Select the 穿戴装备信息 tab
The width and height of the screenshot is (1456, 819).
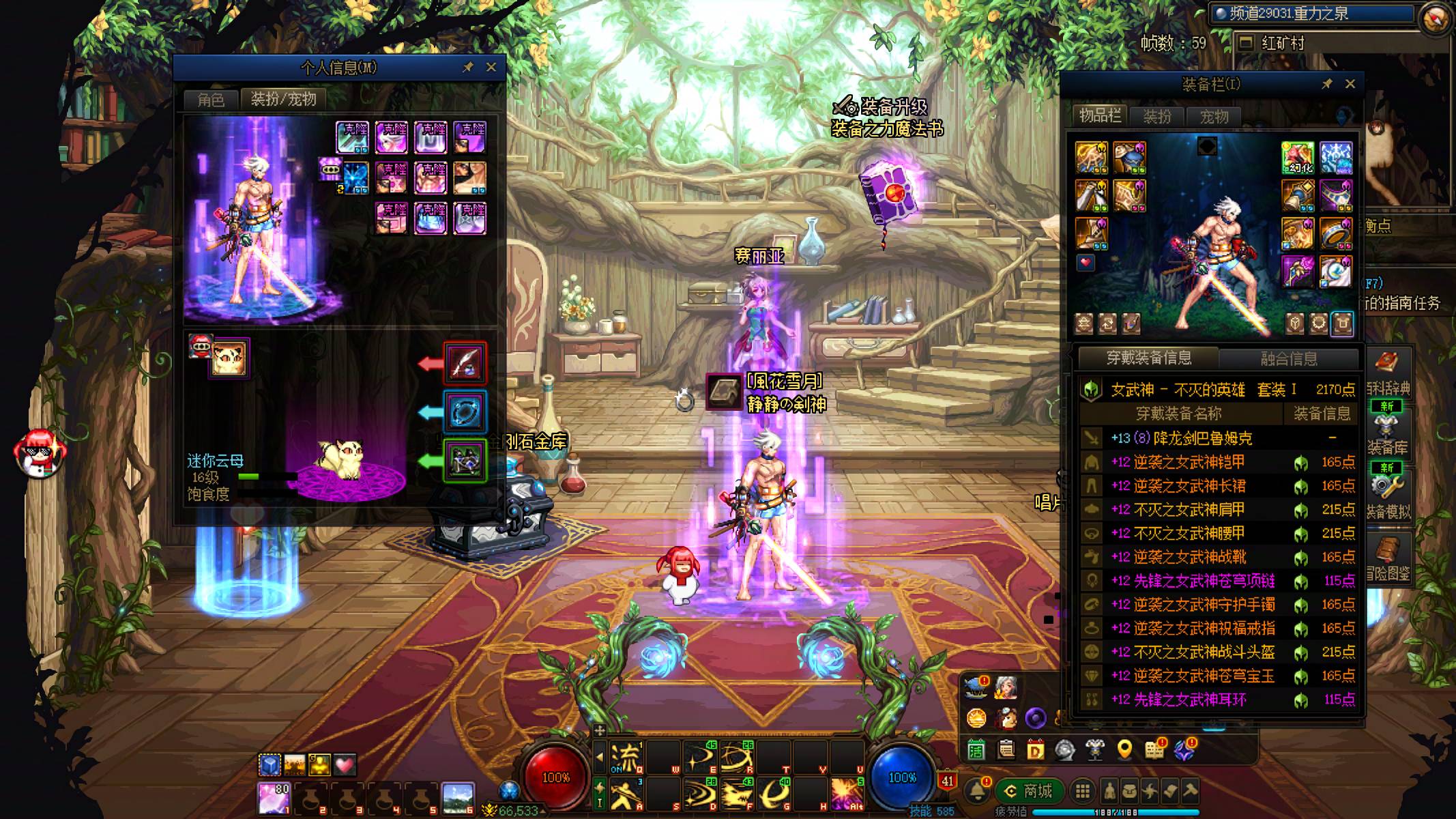pyautogui.click(x=1149, y=358)
